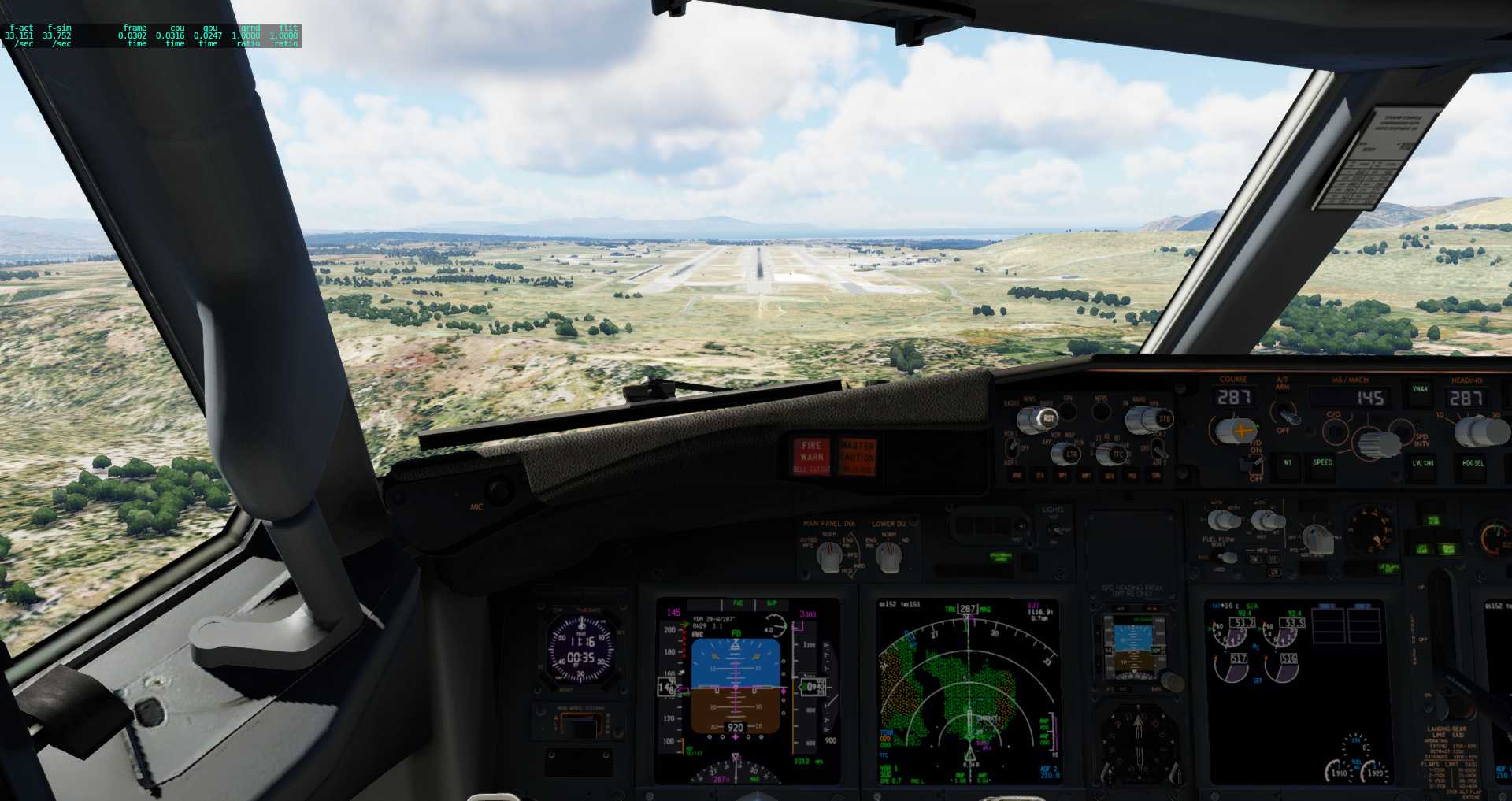Rotate the ND mode selector to CTR
1512x801 pixels.
click(x=1069, y=454)
